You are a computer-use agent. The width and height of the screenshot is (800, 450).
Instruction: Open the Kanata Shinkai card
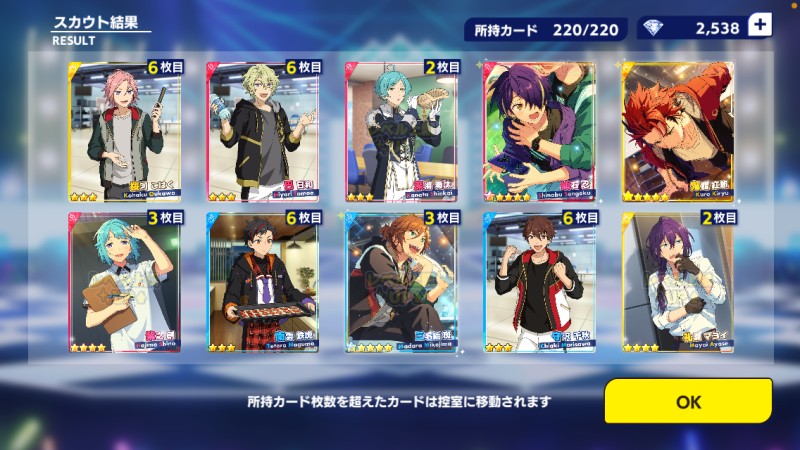pos(402,129)
